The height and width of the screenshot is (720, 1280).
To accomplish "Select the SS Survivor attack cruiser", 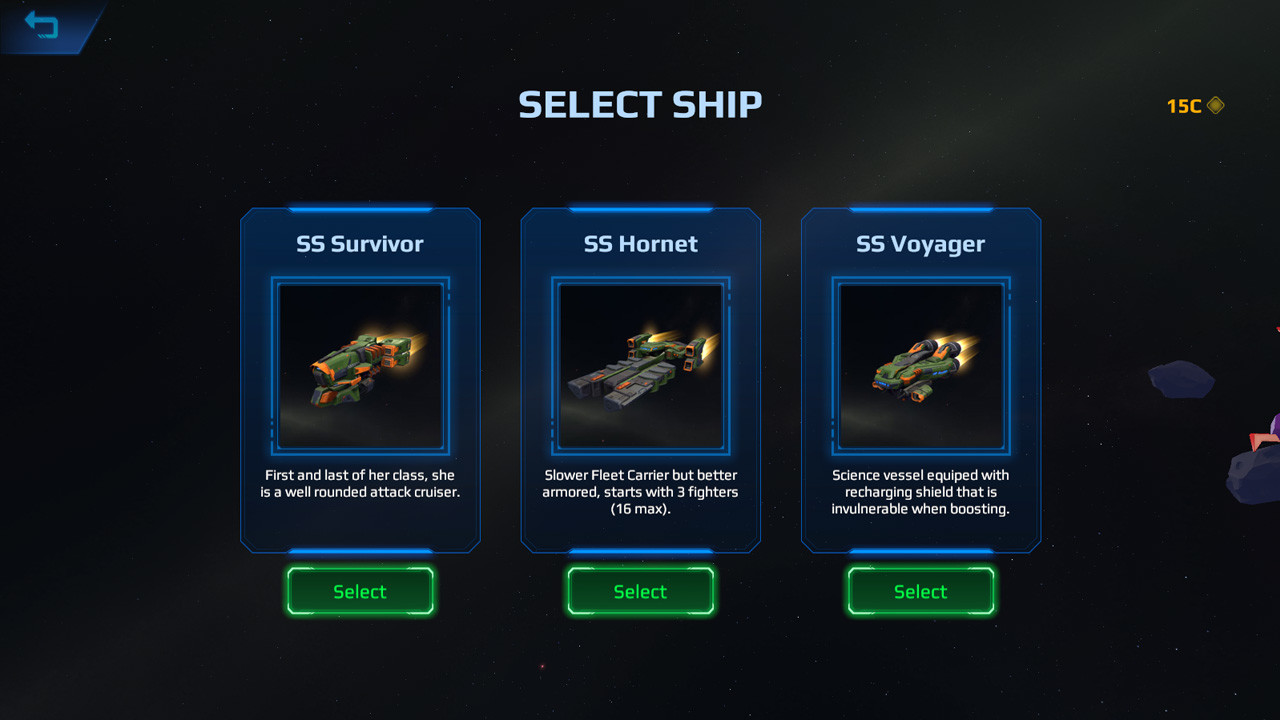I will (x=360, y=591).
